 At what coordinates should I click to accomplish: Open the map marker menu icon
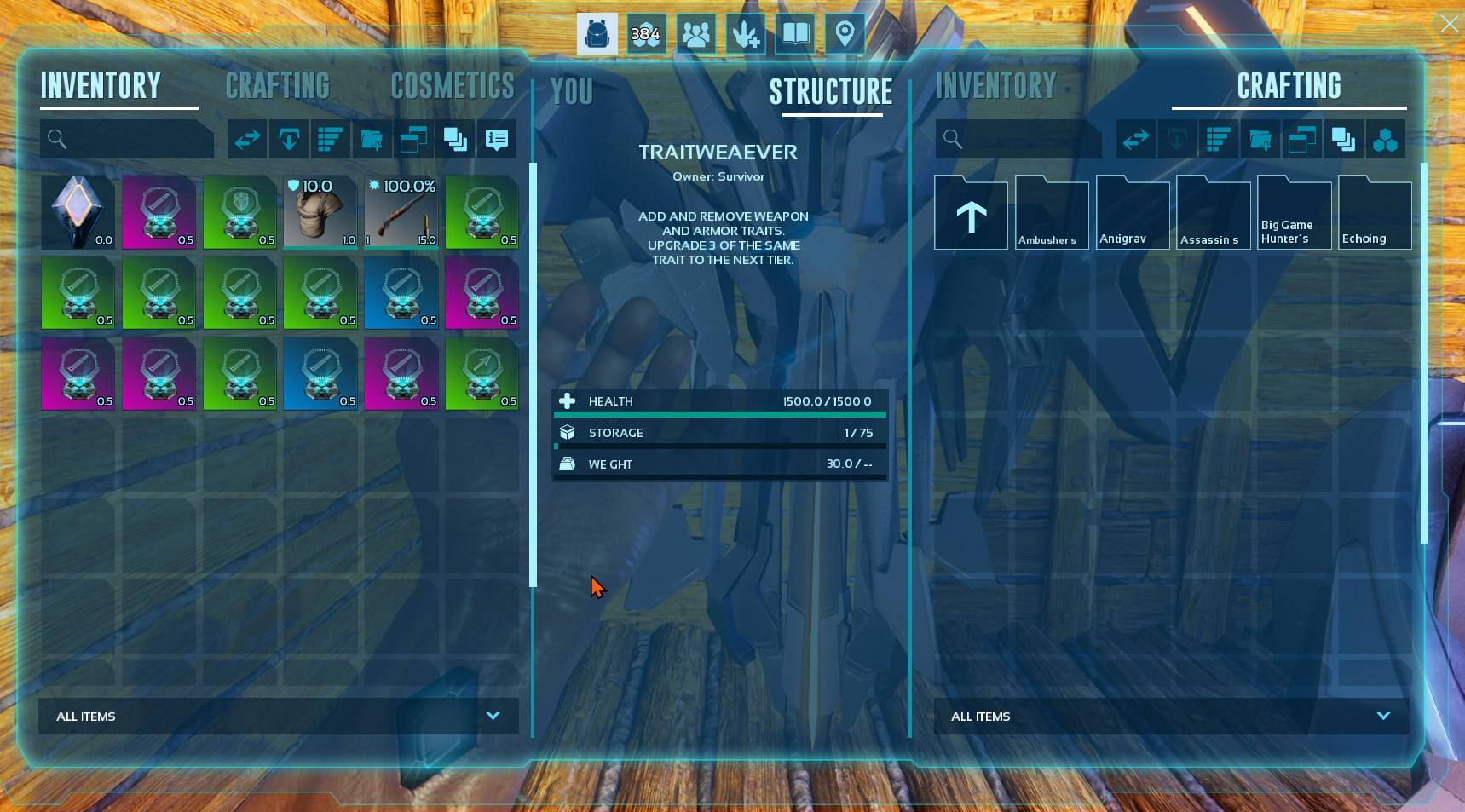pyautogui.click(x=844, y=34)
